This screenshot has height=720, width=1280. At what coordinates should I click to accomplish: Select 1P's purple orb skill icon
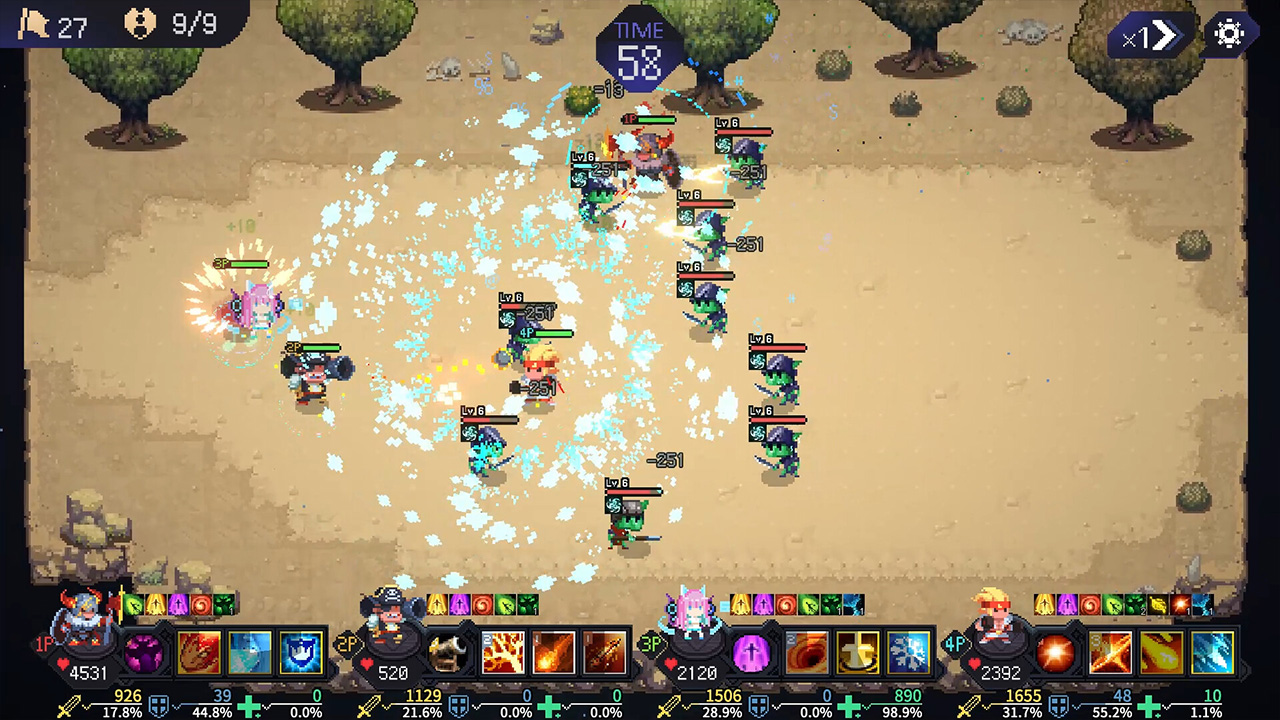[143, 652]
